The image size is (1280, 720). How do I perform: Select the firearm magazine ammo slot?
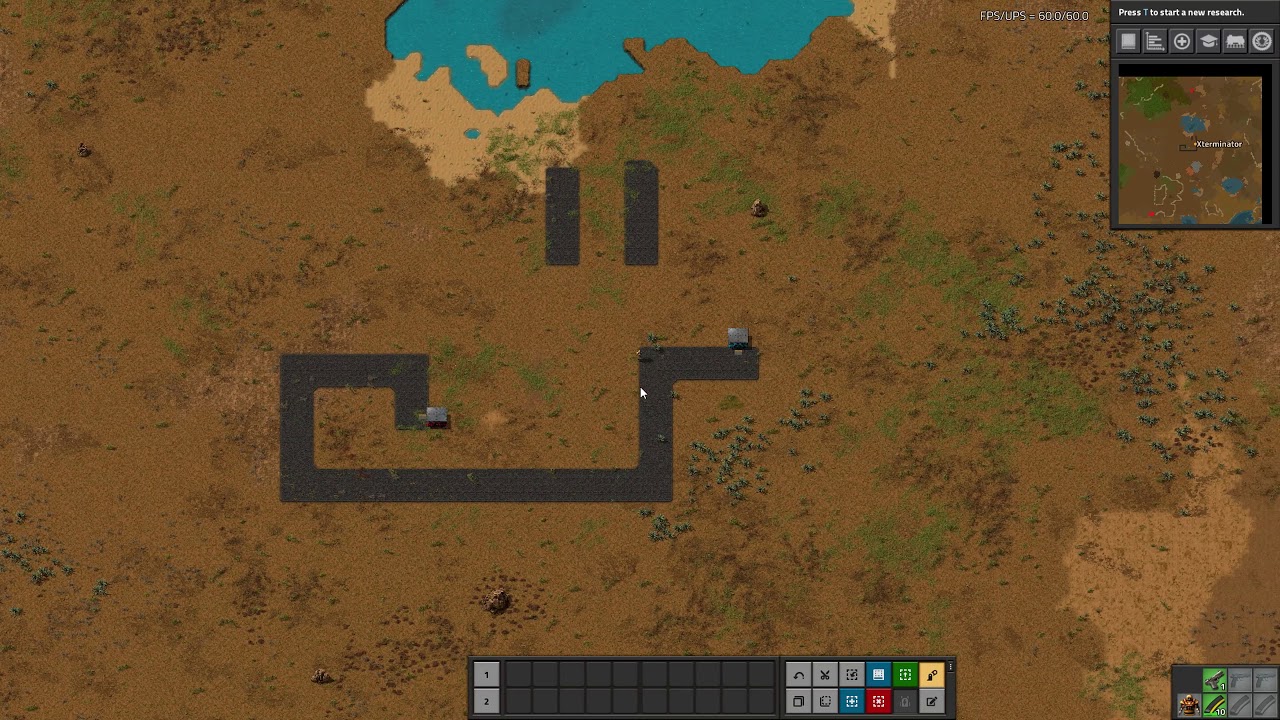[x=1214, y=706]
